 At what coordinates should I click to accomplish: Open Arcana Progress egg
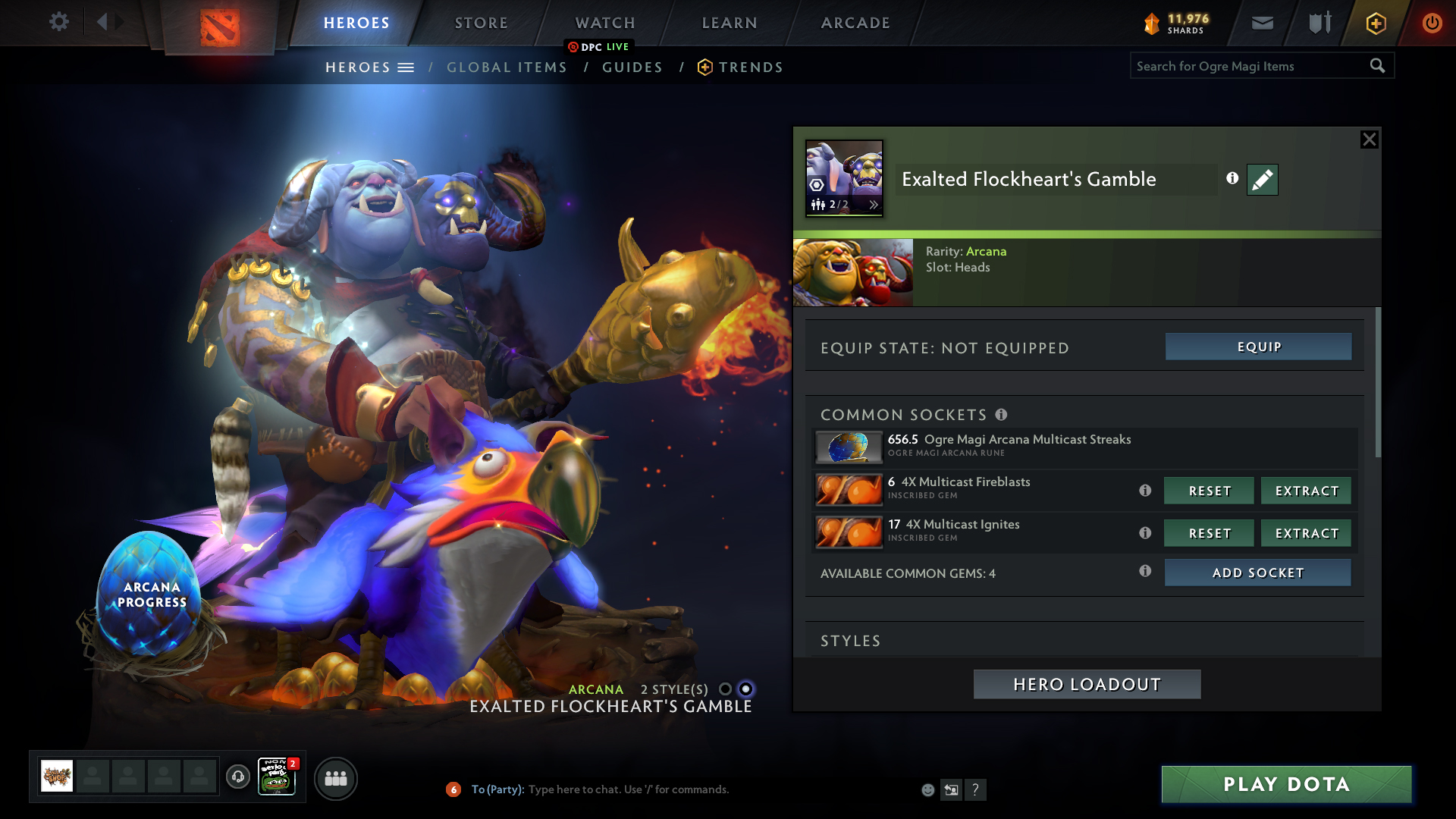click(x=151, y=594)
